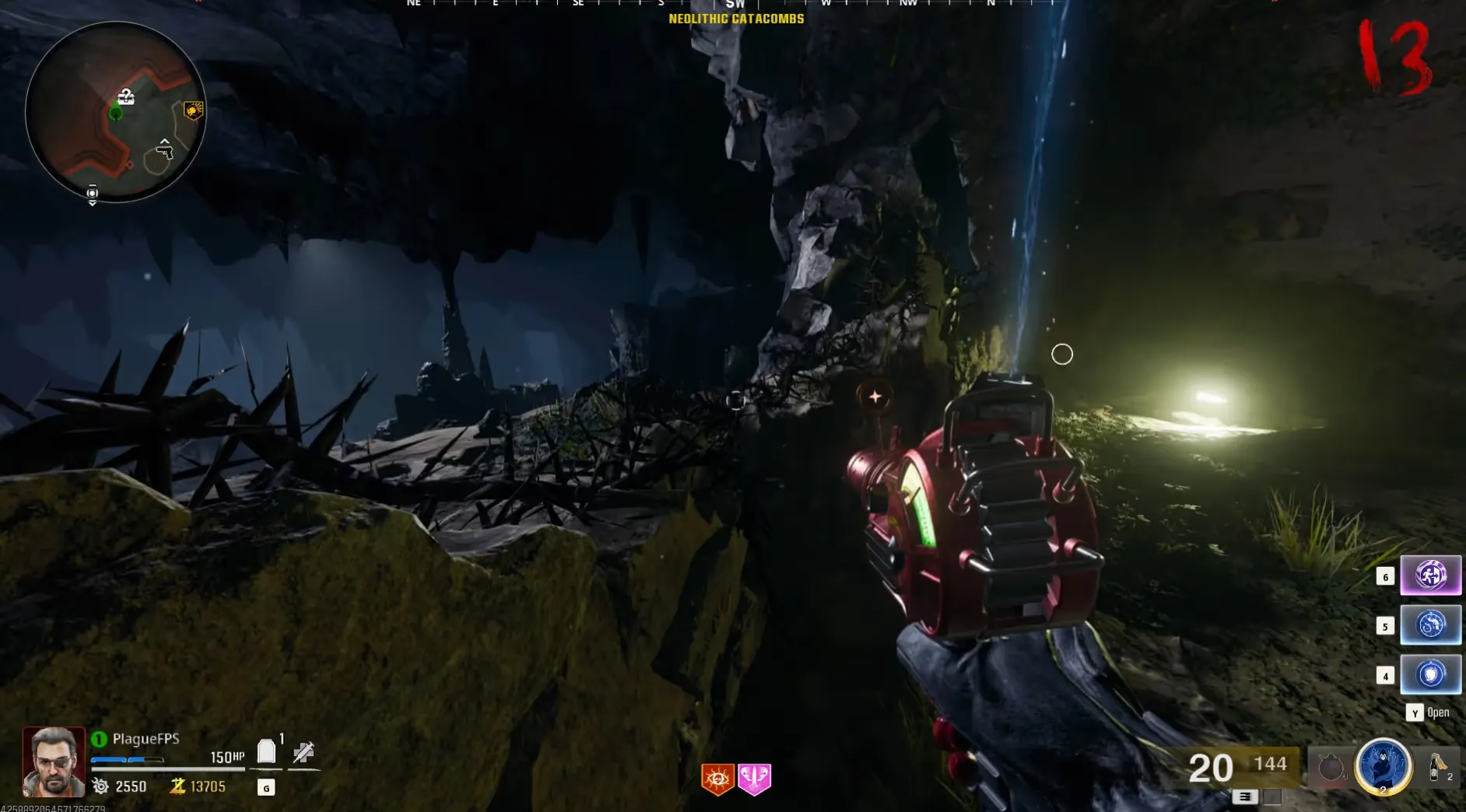
Task: Click the yellow Essence currency icon
Action: tap(177, 786)
